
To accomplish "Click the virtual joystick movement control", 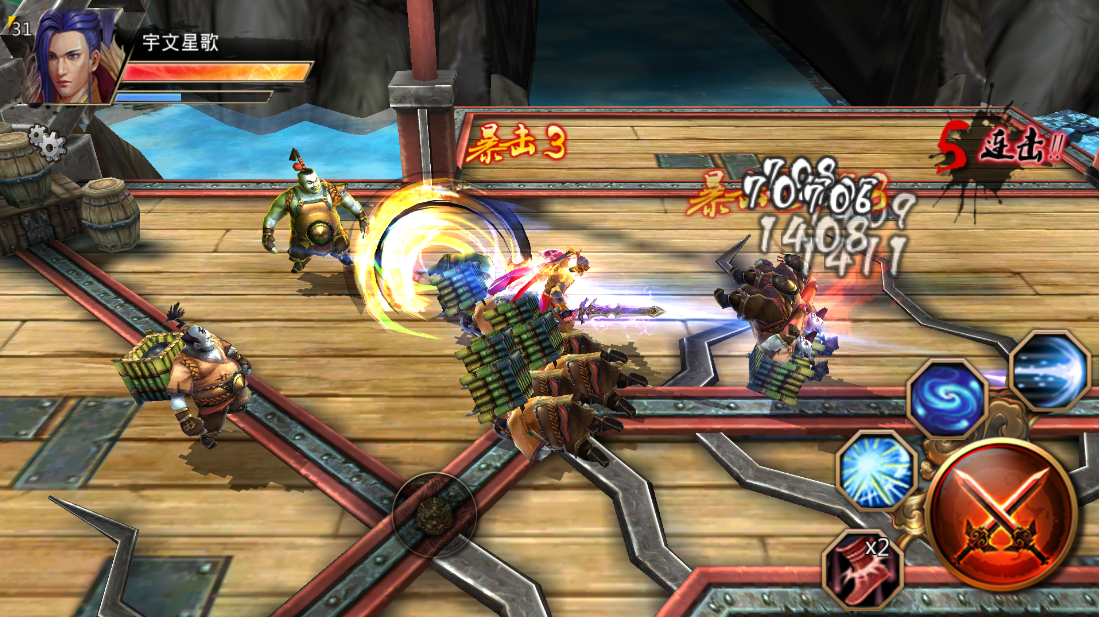I will (x=432, y=513).
